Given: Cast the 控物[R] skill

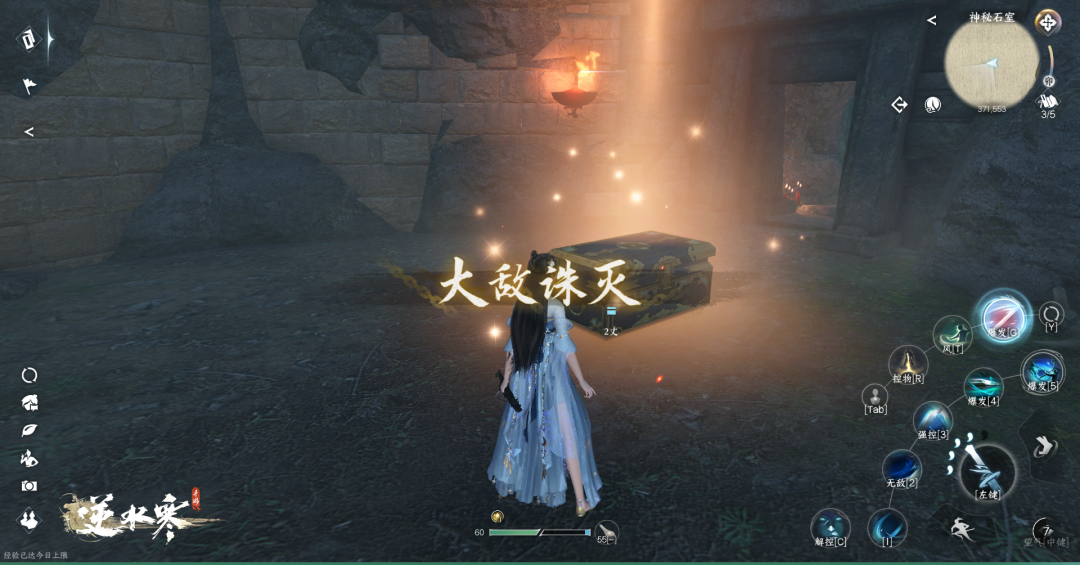Looking at the screenshot, I should point(907,363).
